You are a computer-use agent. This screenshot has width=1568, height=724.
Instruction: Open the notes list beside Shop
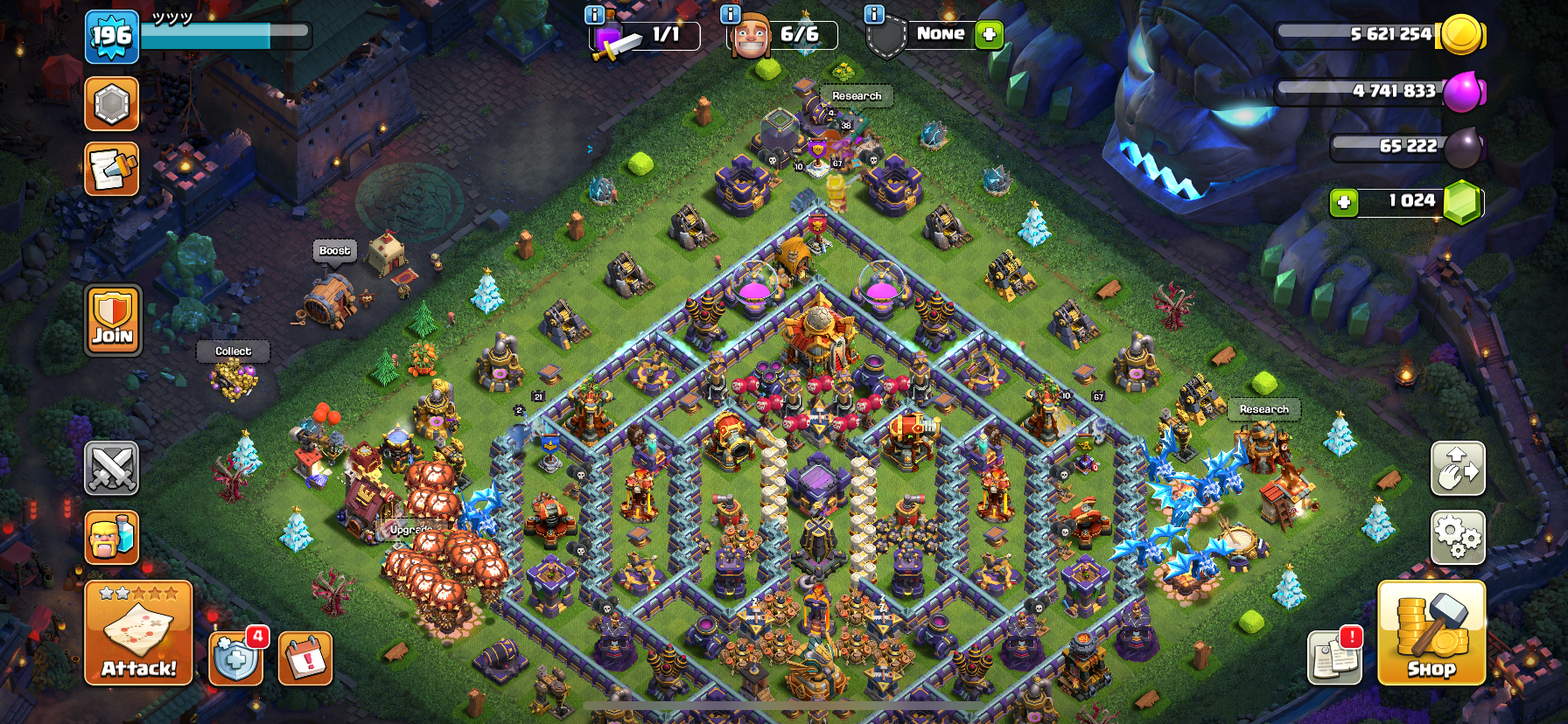1334,657
